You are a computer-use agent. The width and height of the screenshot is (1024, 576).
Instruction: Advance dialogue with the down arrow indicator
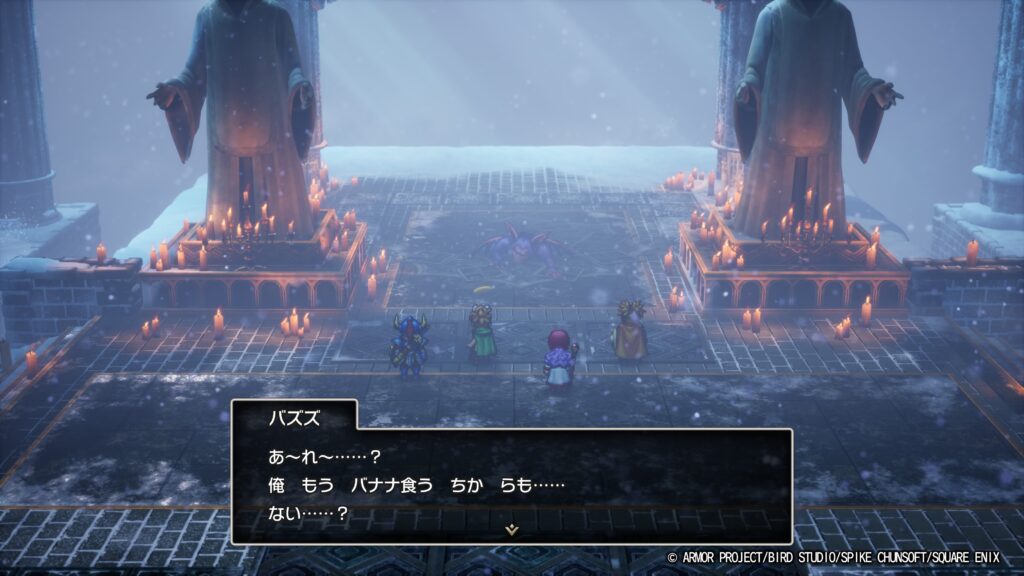click(512, 529)
